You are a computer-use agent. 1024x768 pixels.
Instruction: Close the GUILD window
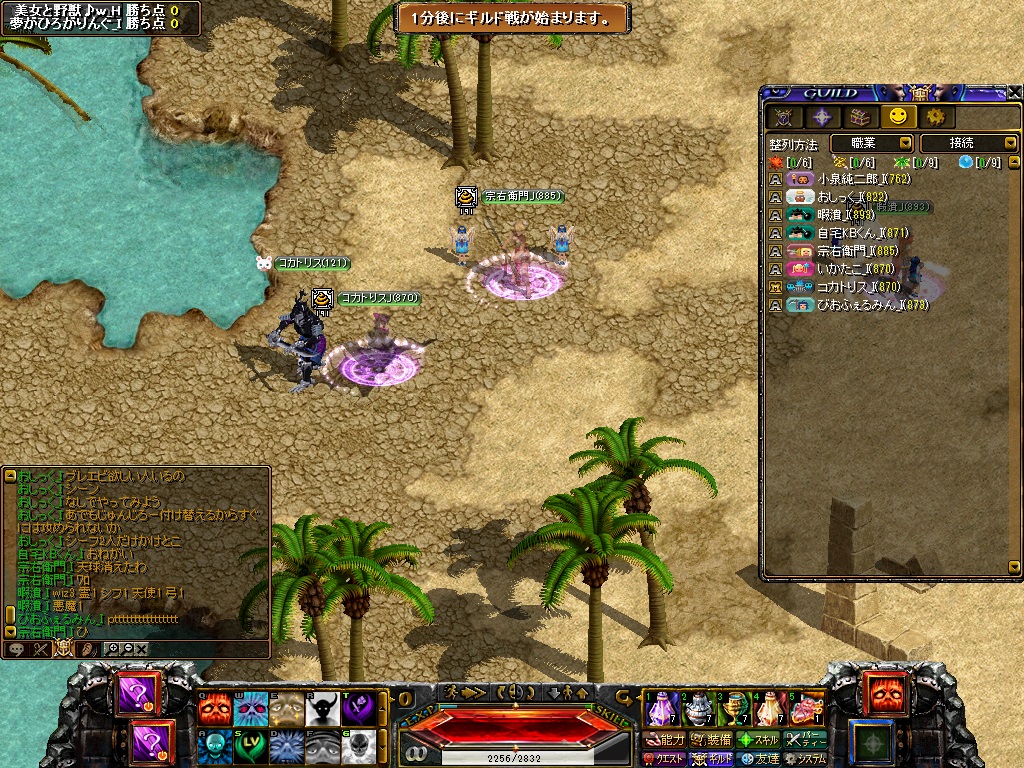click(x=1011, y=93)
